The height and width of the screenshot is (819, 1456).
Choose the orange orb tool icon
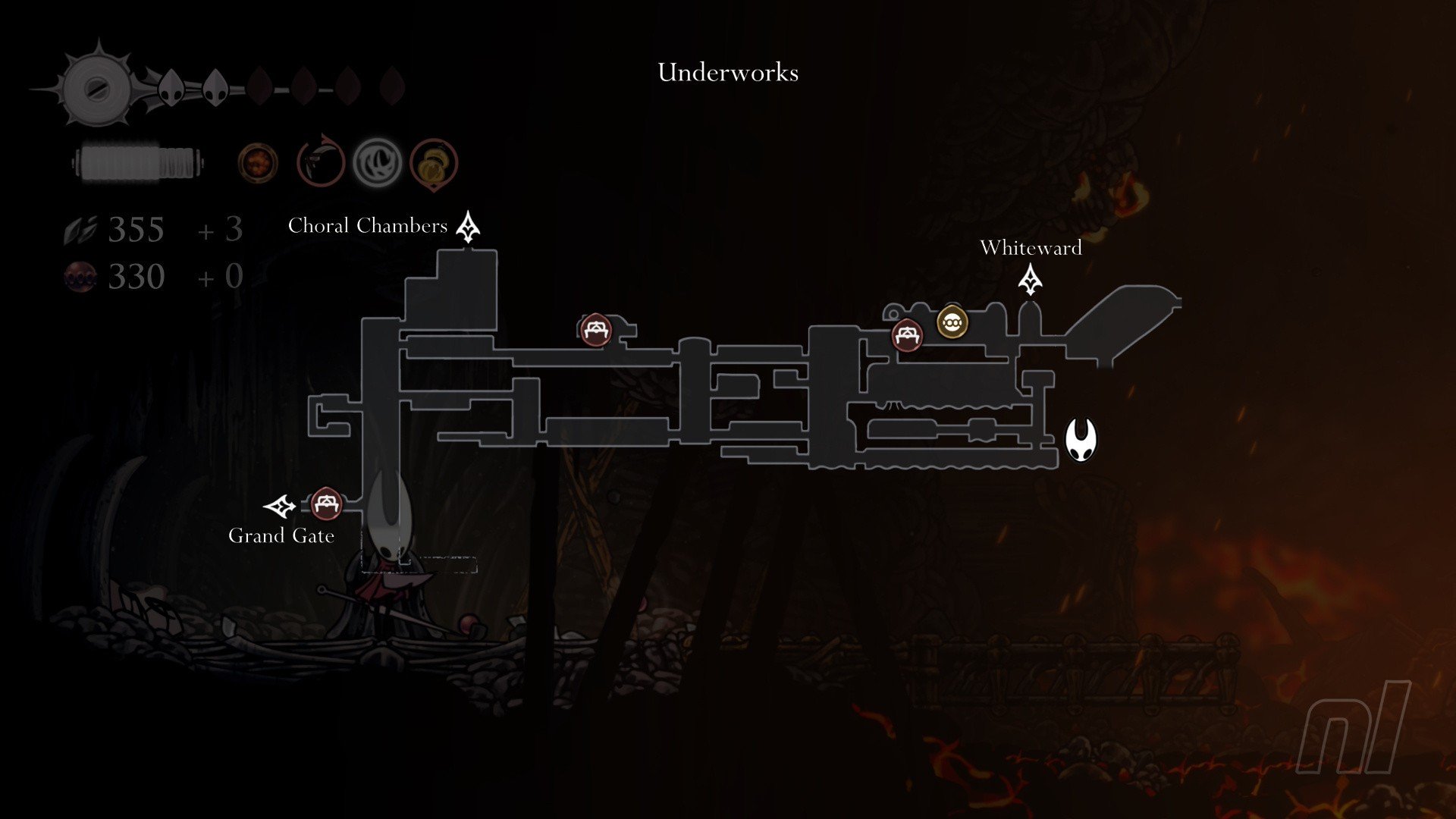[x=258, y=163]
